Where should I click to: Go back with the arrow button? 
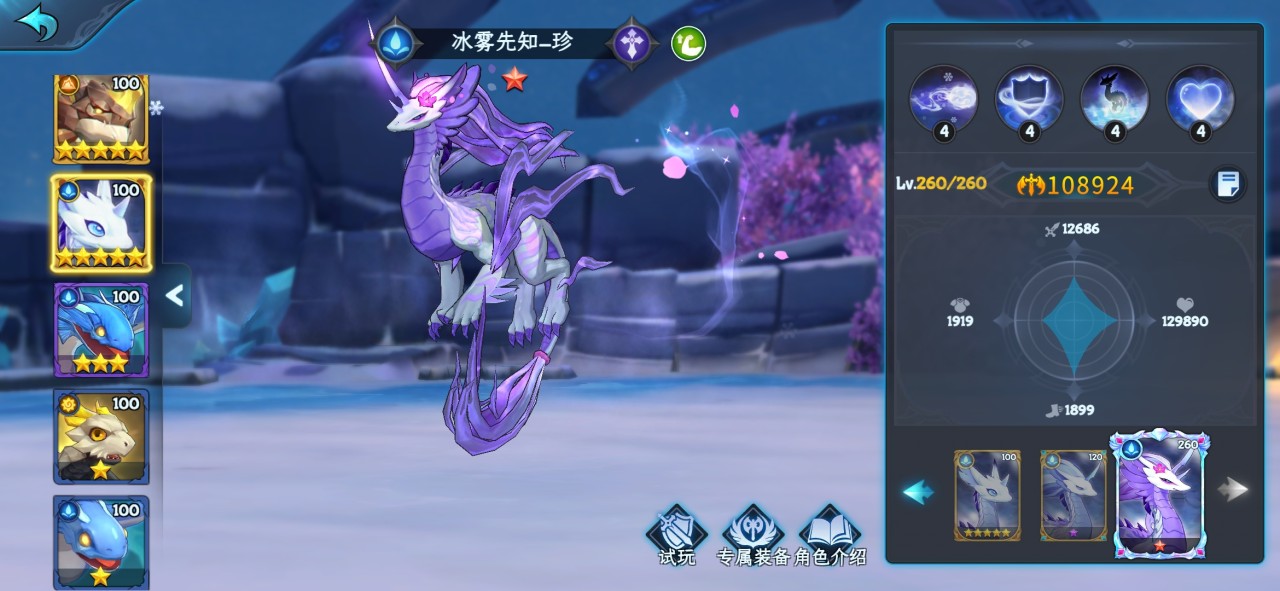tap(38, 23)
